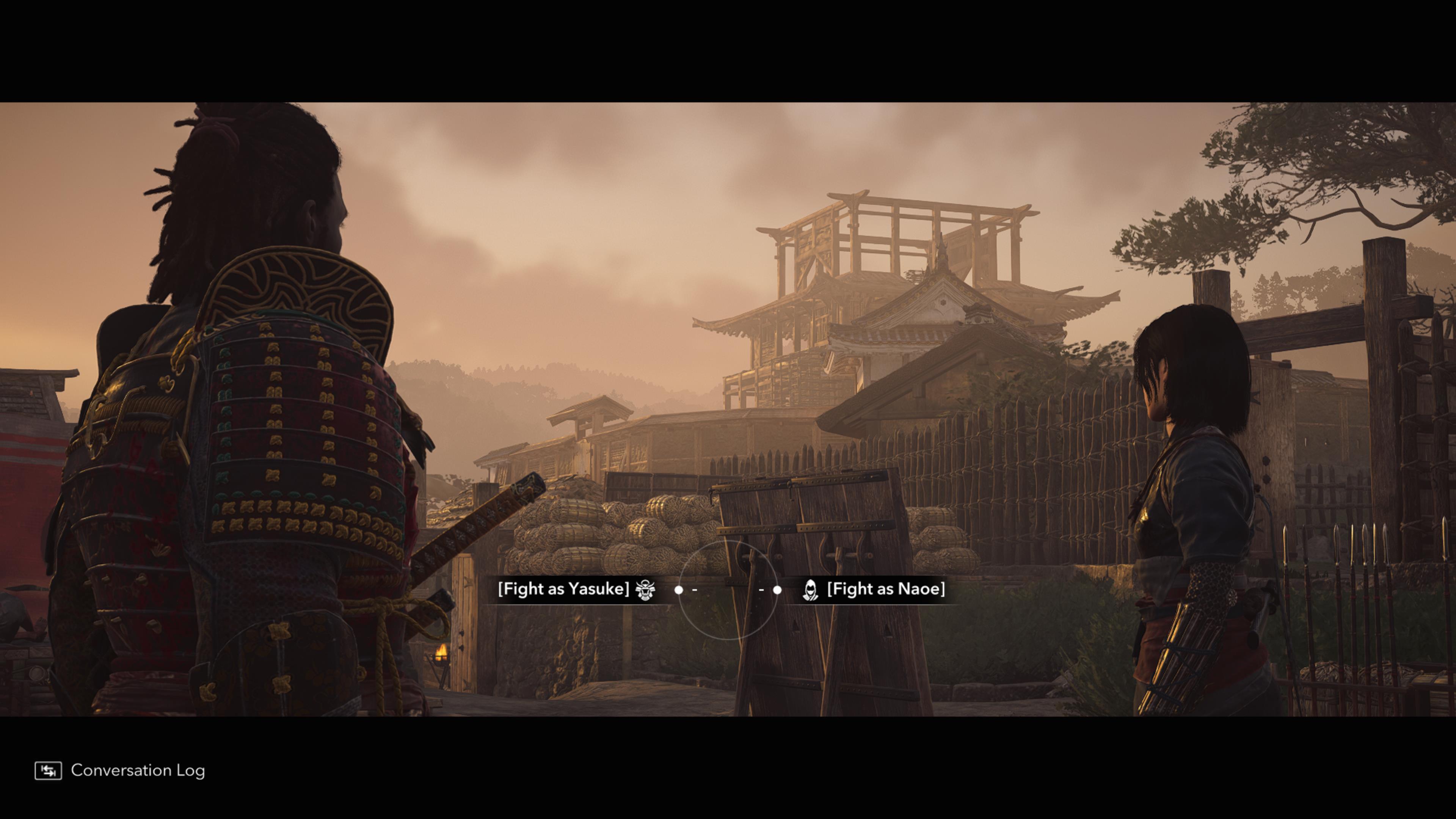Select the right white dot indicator
Viewport: 1456px width, 819px height.
[x=778, y=589]
